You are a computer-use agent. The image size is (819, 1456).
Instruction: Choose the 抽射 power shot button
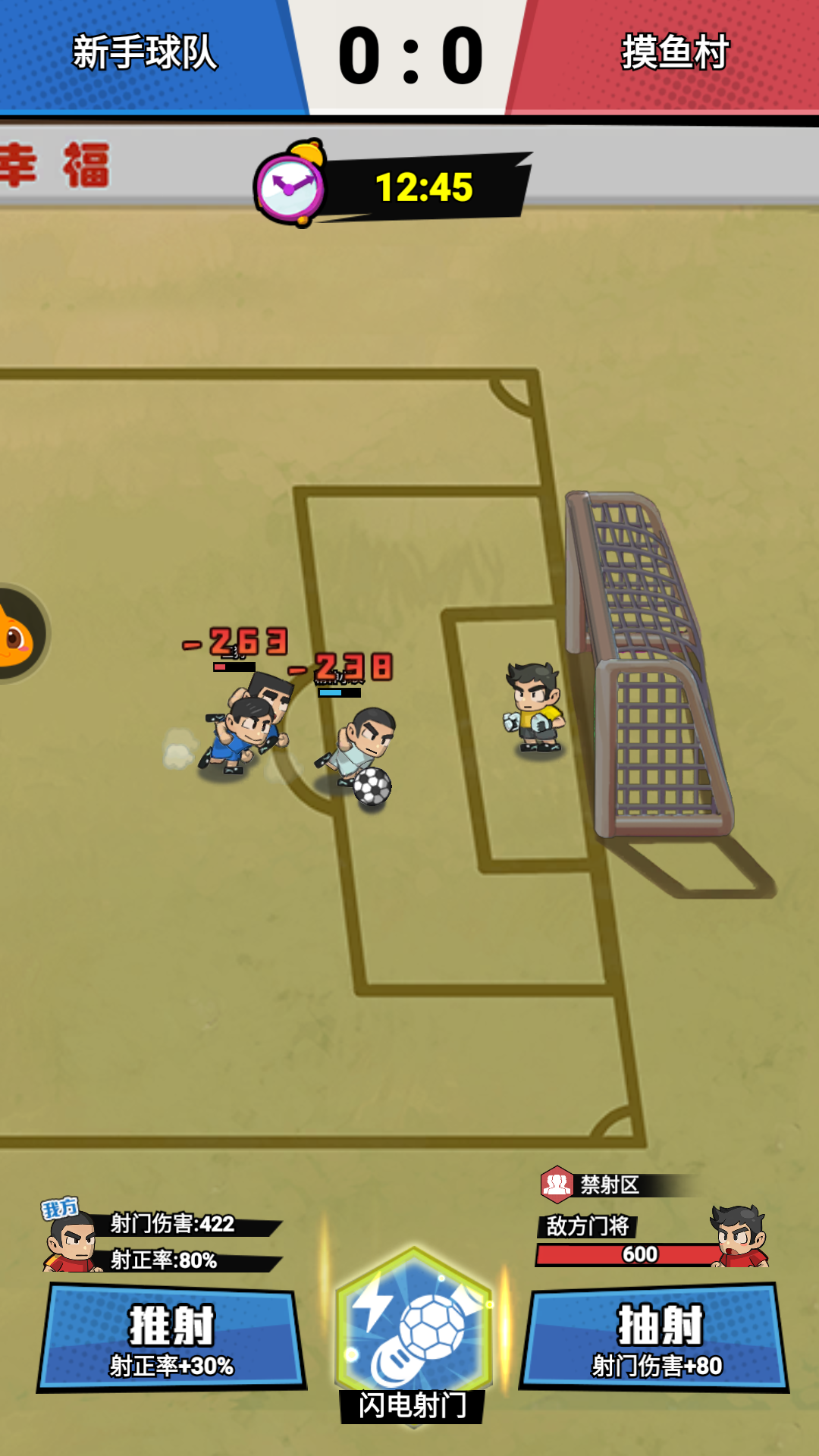[654, 1338]
